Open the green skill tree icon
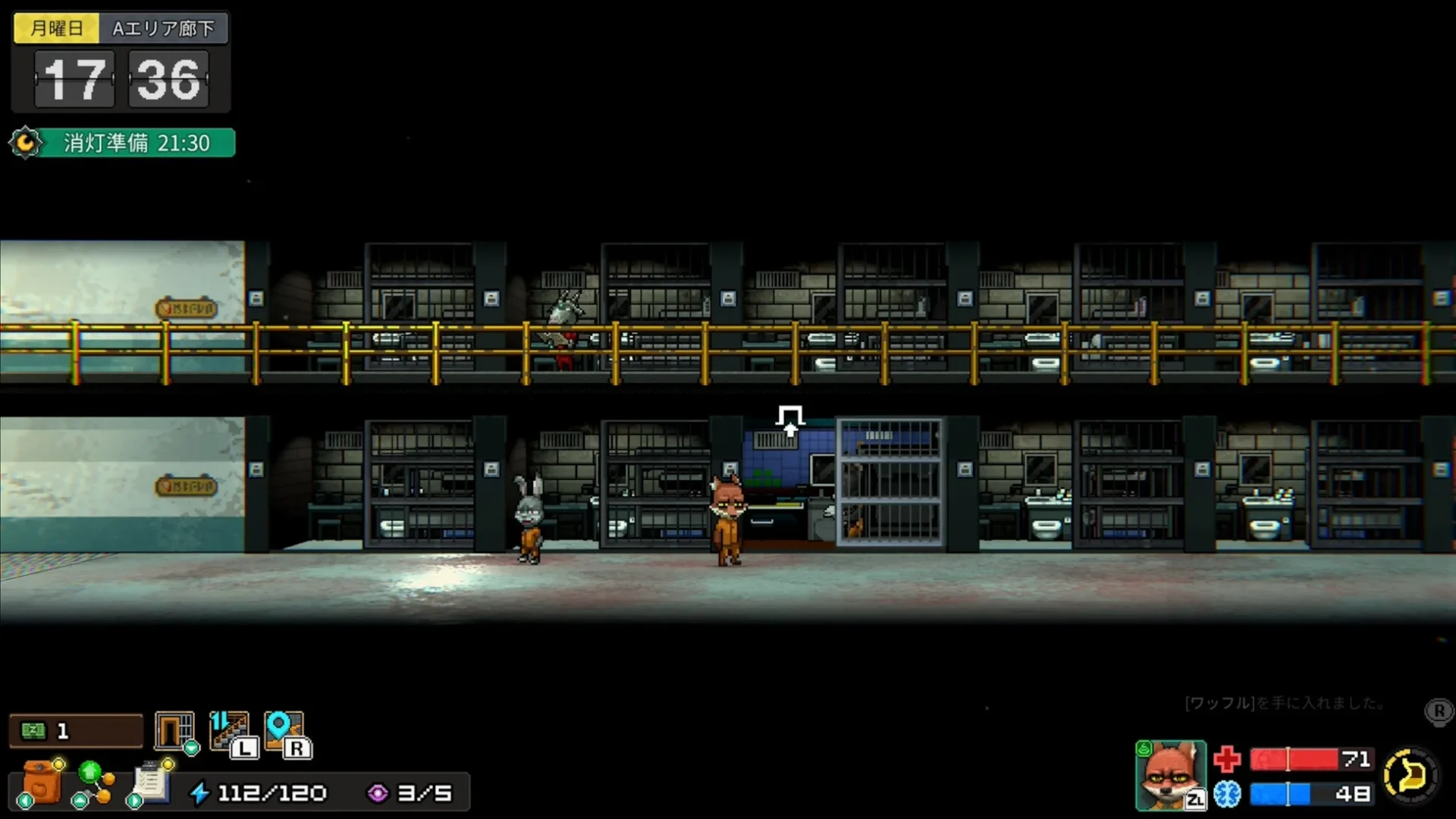The height and width of the screenshot is (819, 1456). click(94, 783)
